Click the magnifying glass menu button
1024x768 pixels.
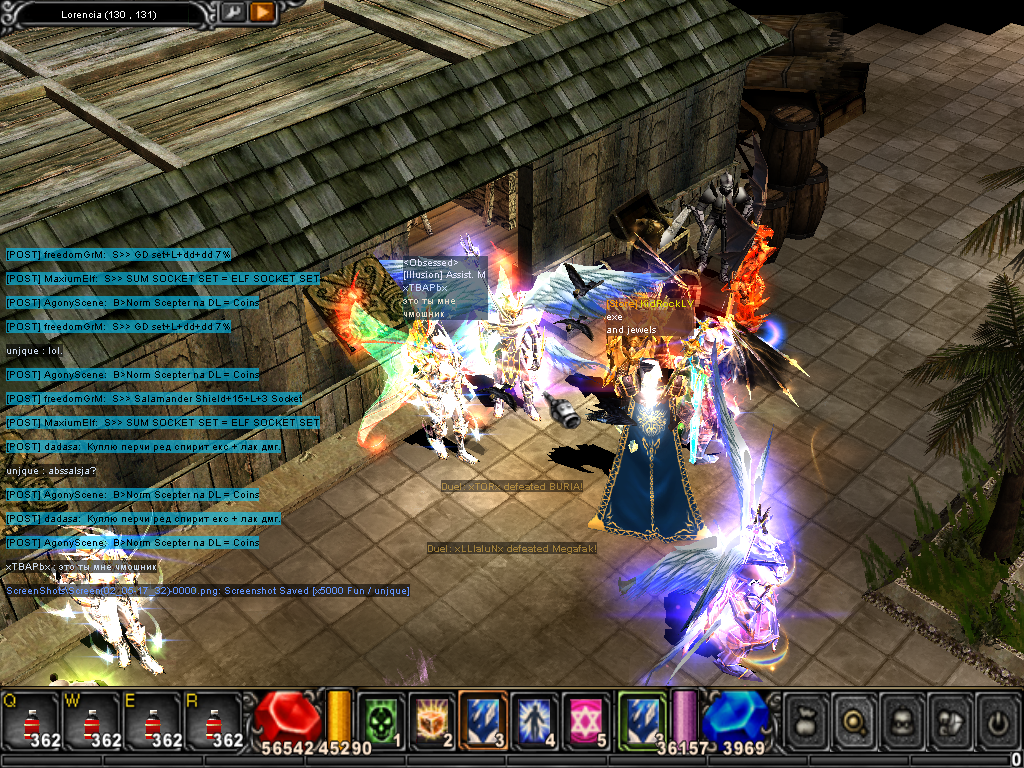pyautogui.click(x=856, y=720)
